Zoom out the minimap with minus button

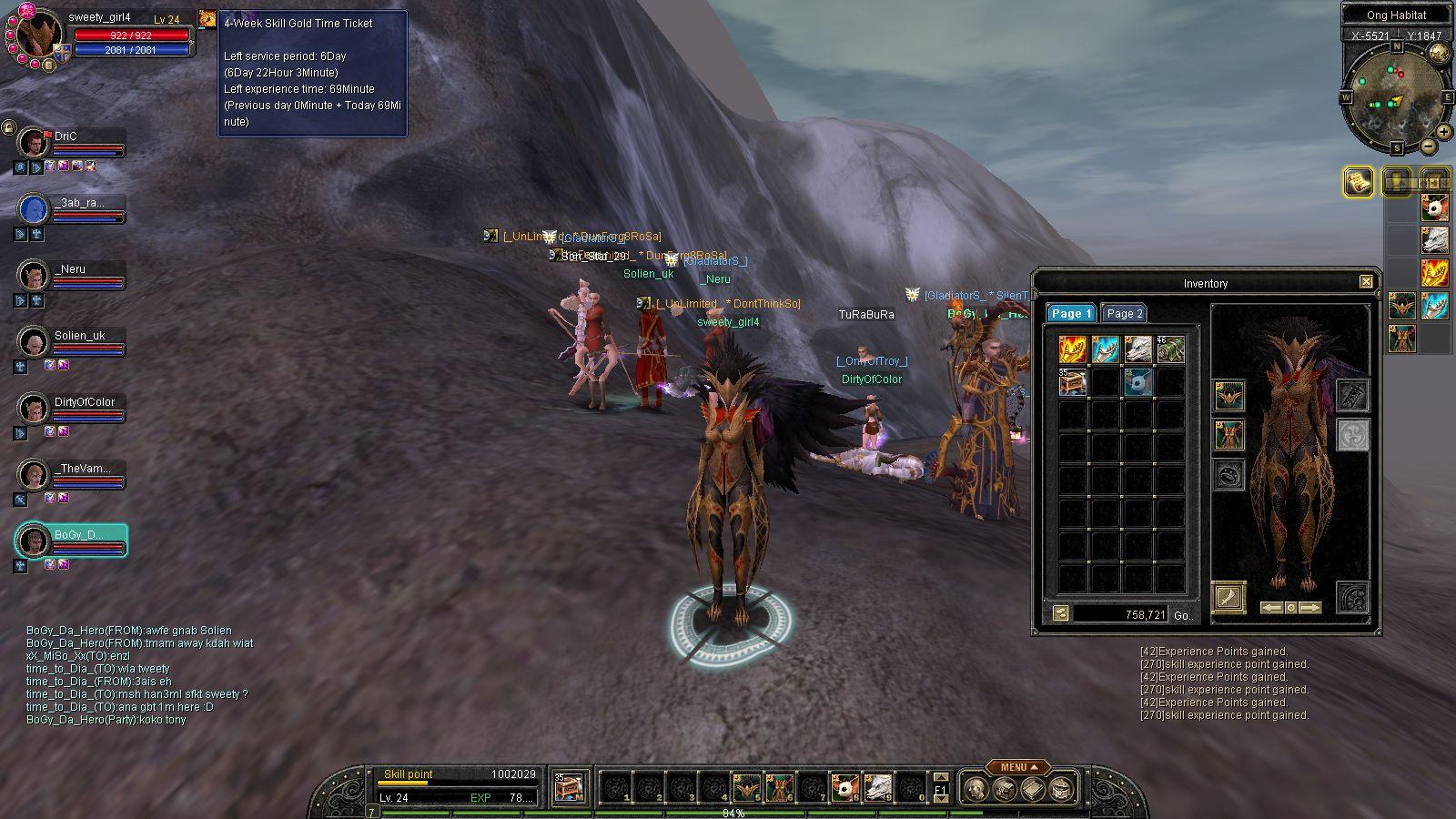[1429, 146]
